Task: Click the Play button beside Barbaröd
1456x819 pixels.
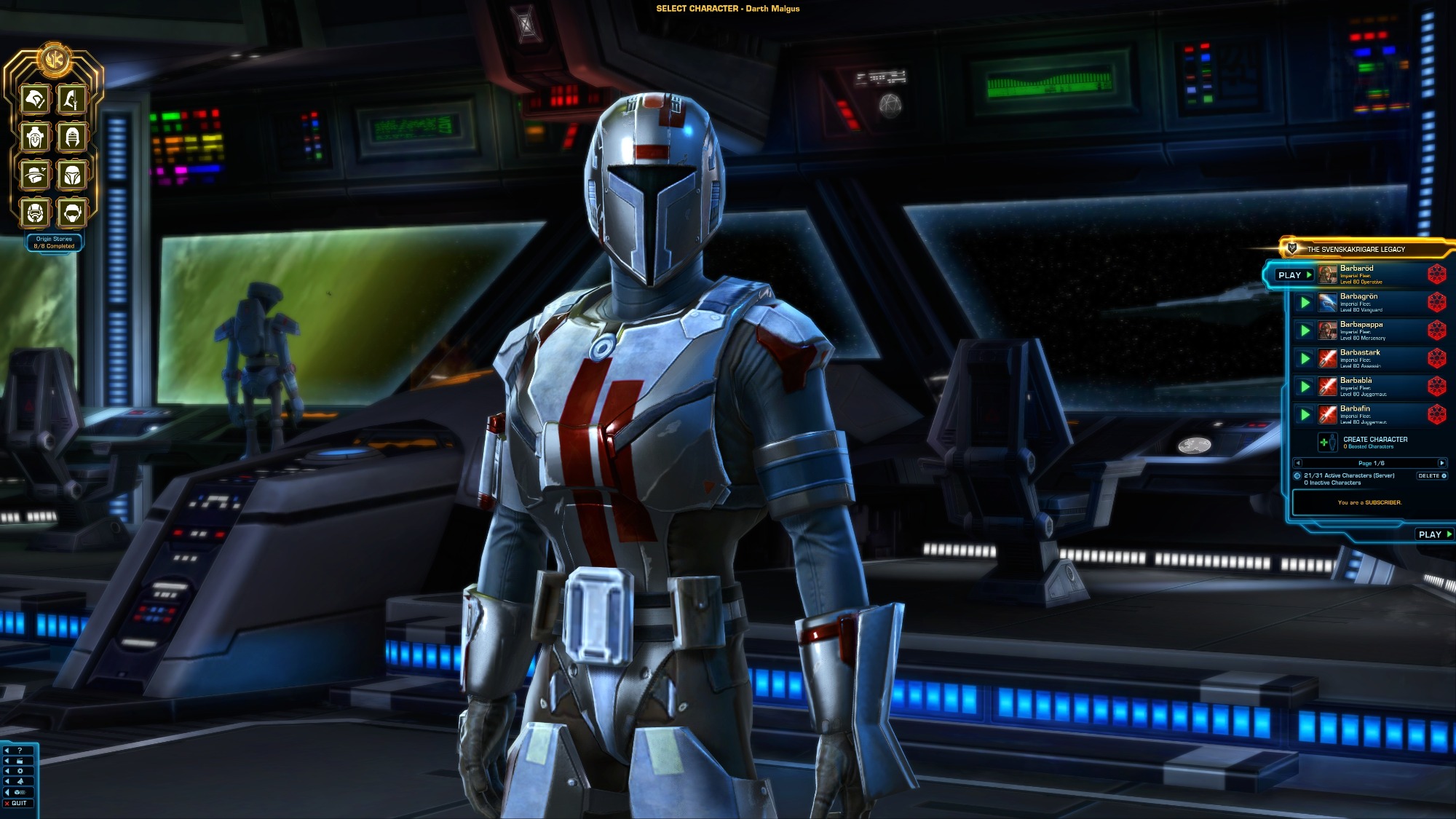Action: [x=1294, y=275]
